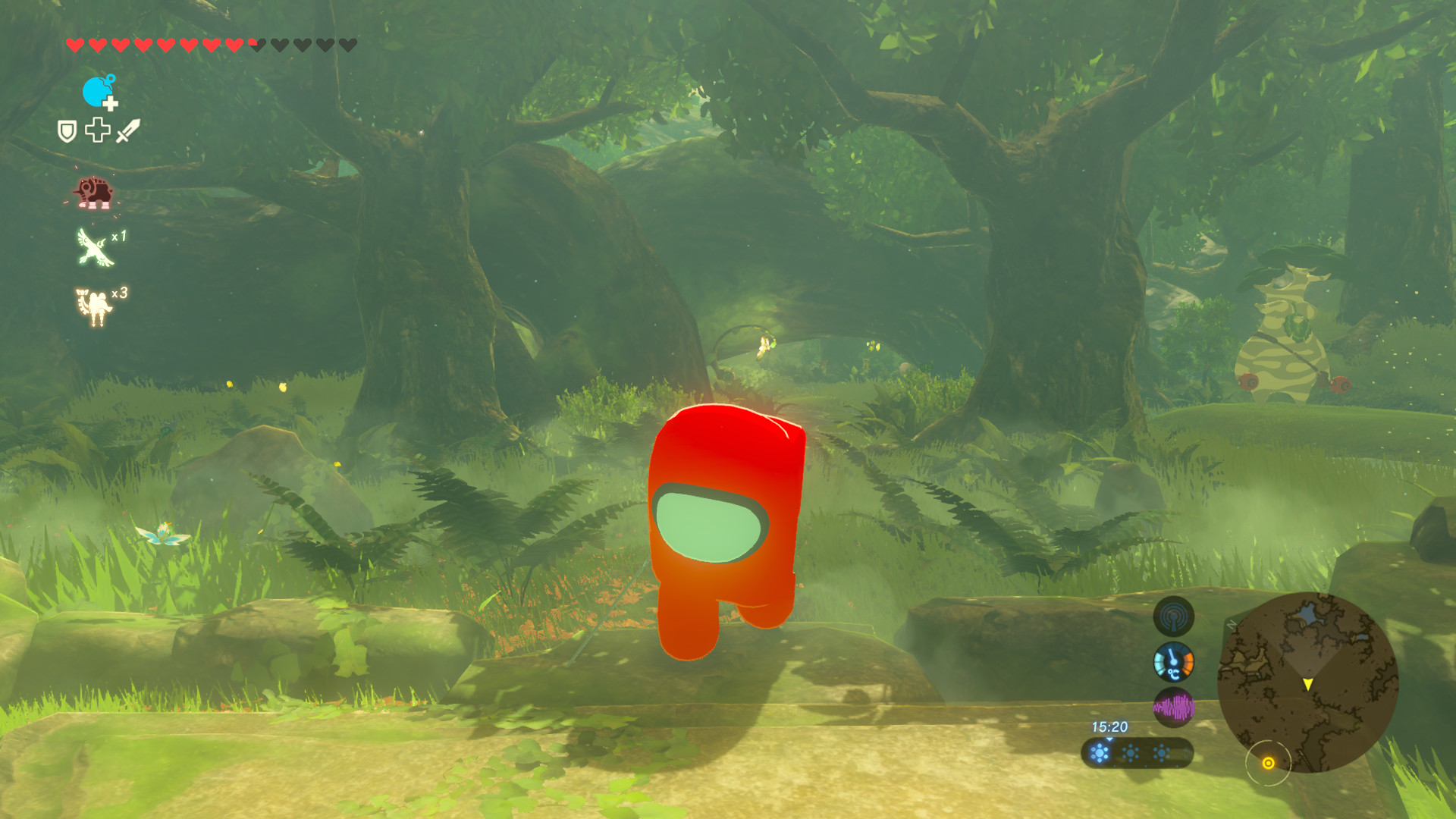Click the yellow waypoint ring on the minimap
The height and width of the screenshot is (819, 1456).
click(1268, 763)
